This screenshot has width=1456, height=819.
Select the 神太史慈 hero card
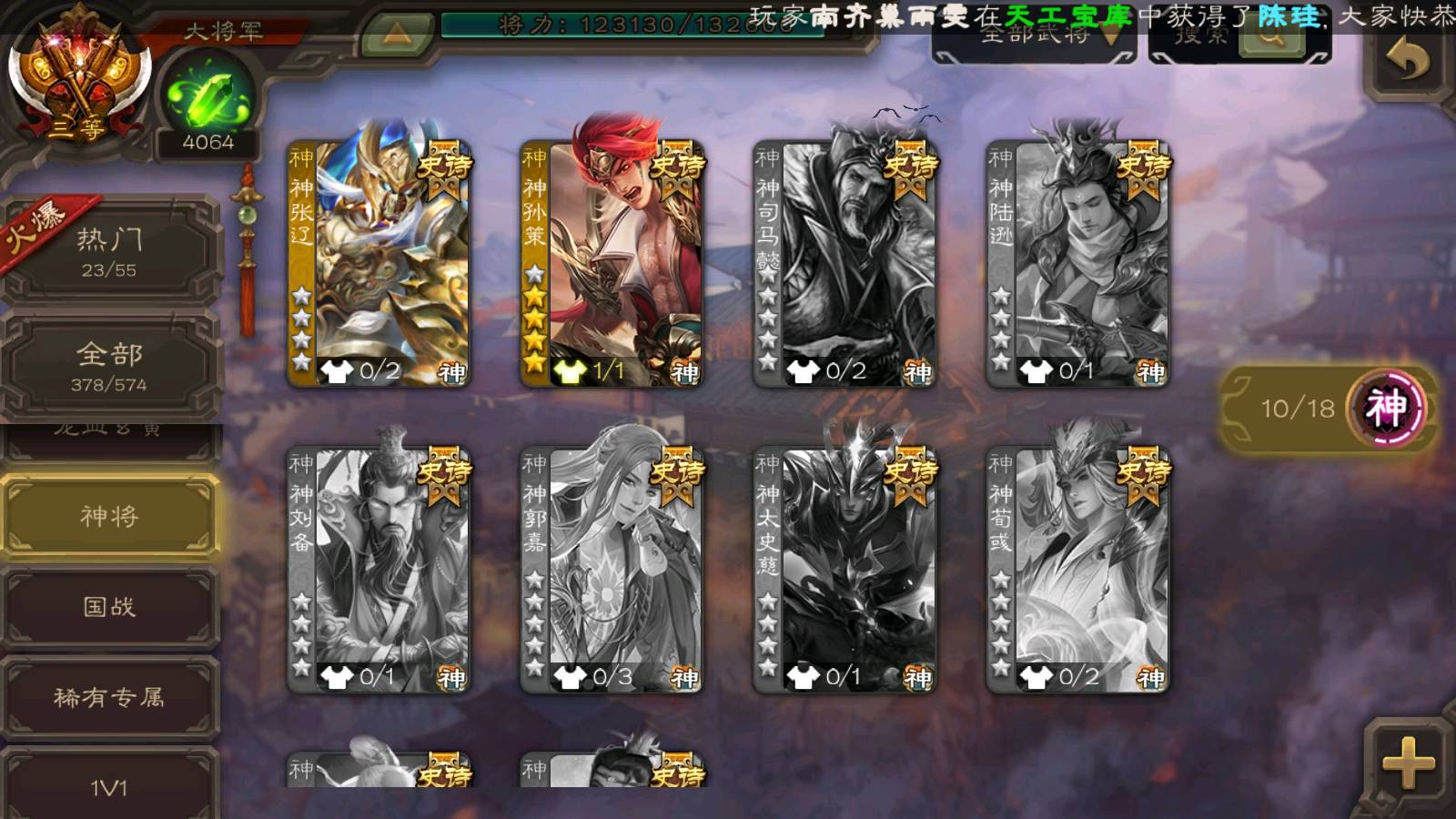[x=844, y=570]
